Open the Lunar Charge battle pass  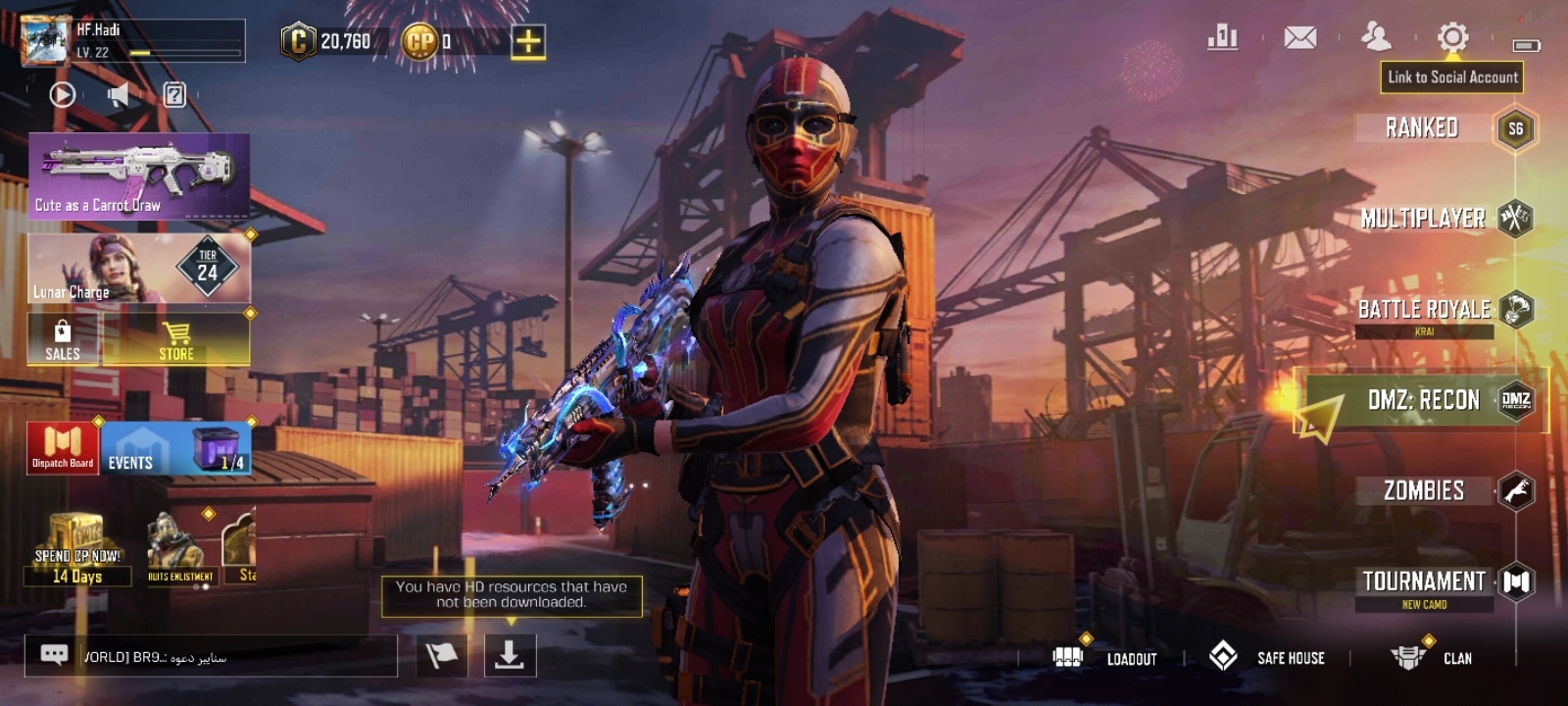coord(139,268)
